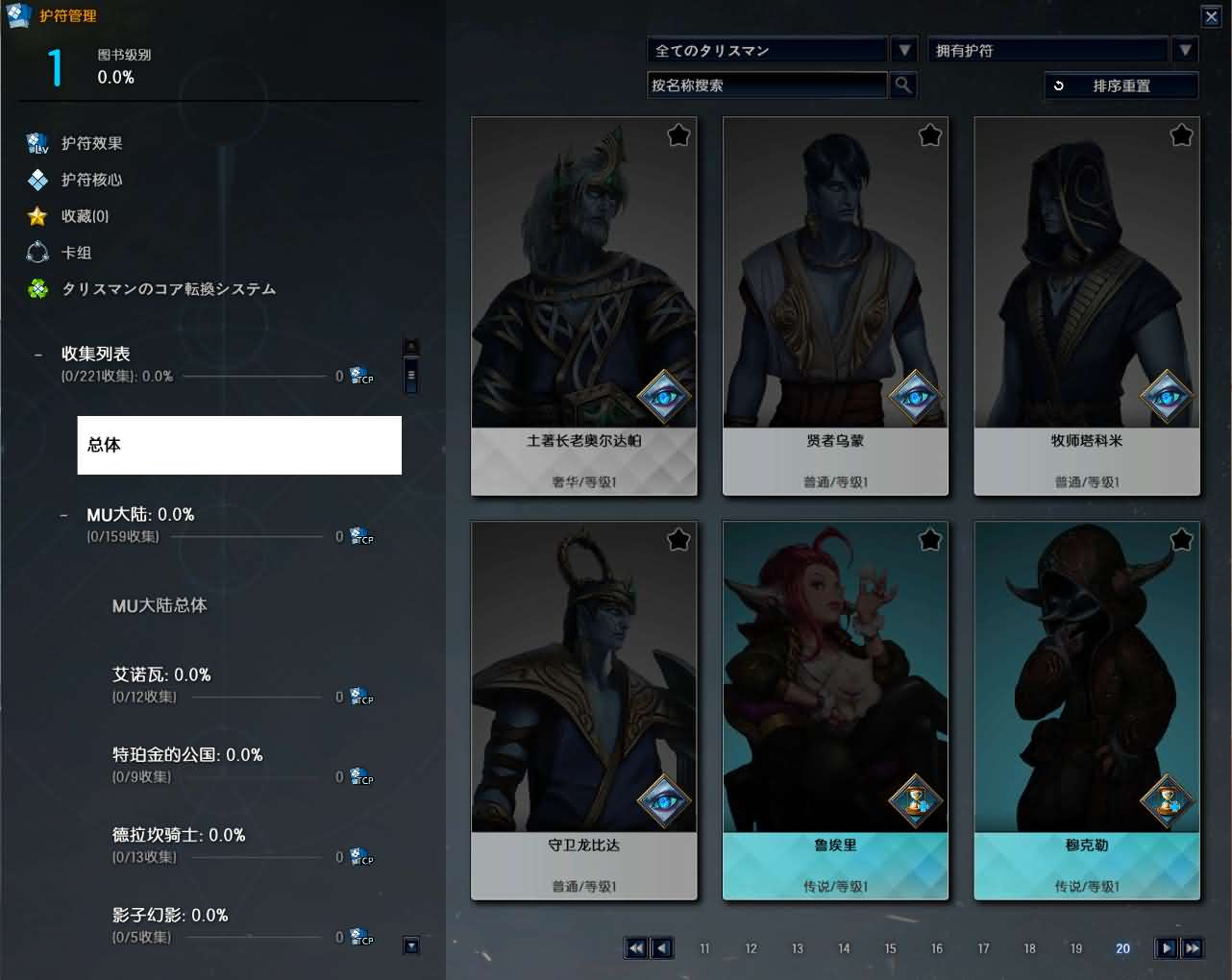Select the 土著长老奥尔达帕 talisman card

point(583,306)
